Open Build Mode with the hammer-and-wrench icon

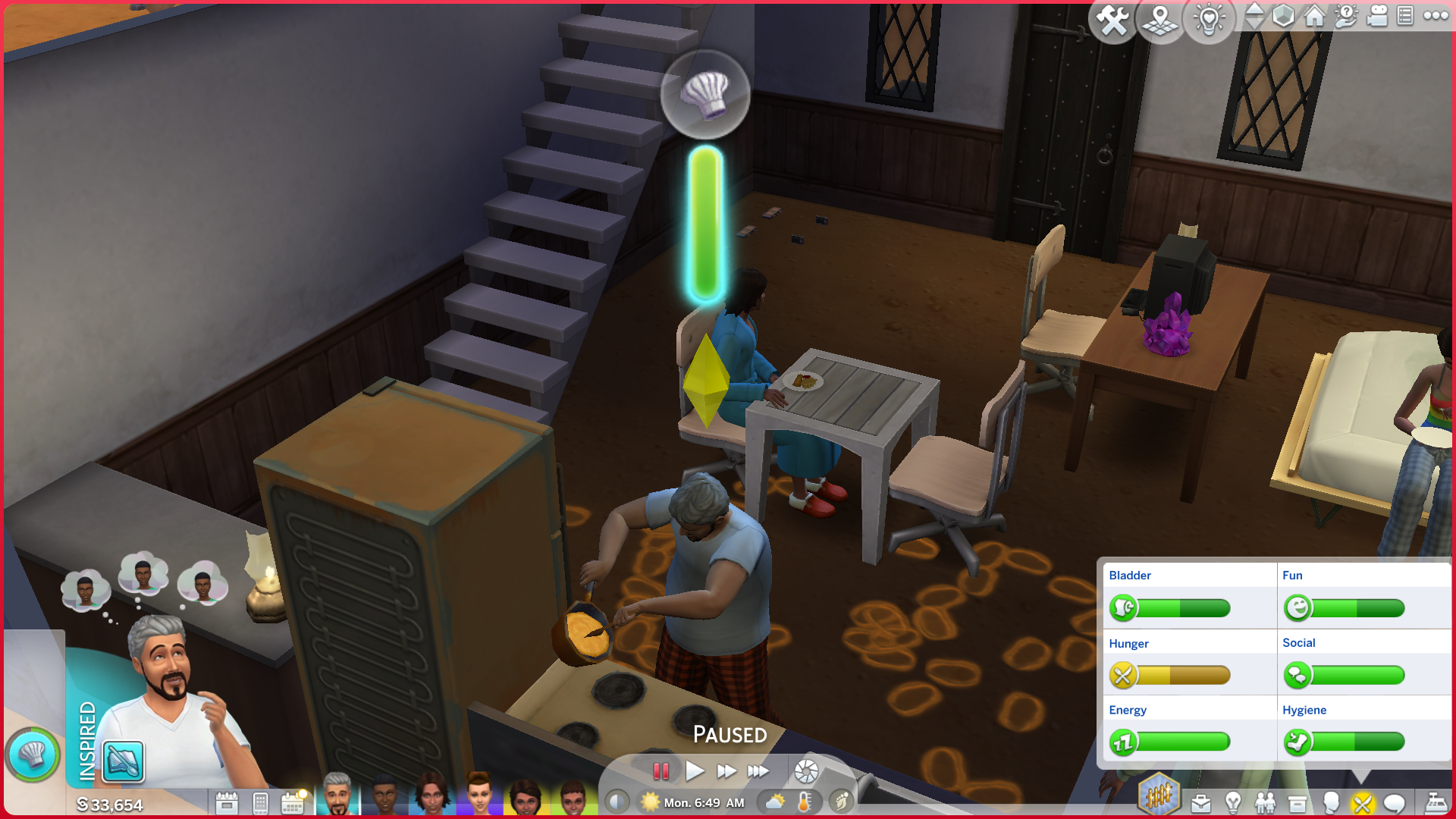click(1112, 20)
